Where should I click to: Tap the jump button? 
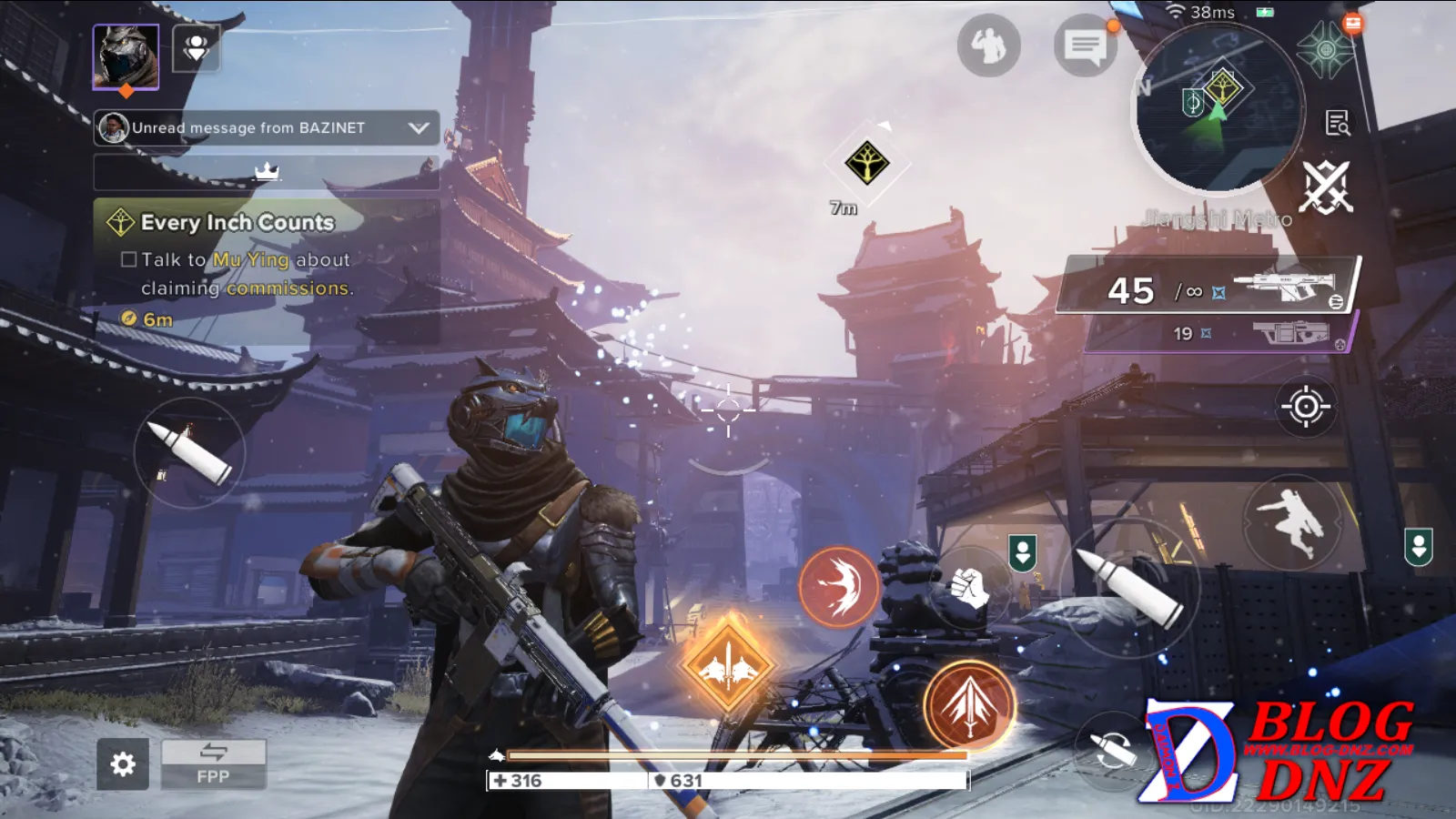(x=1292, y=521)
